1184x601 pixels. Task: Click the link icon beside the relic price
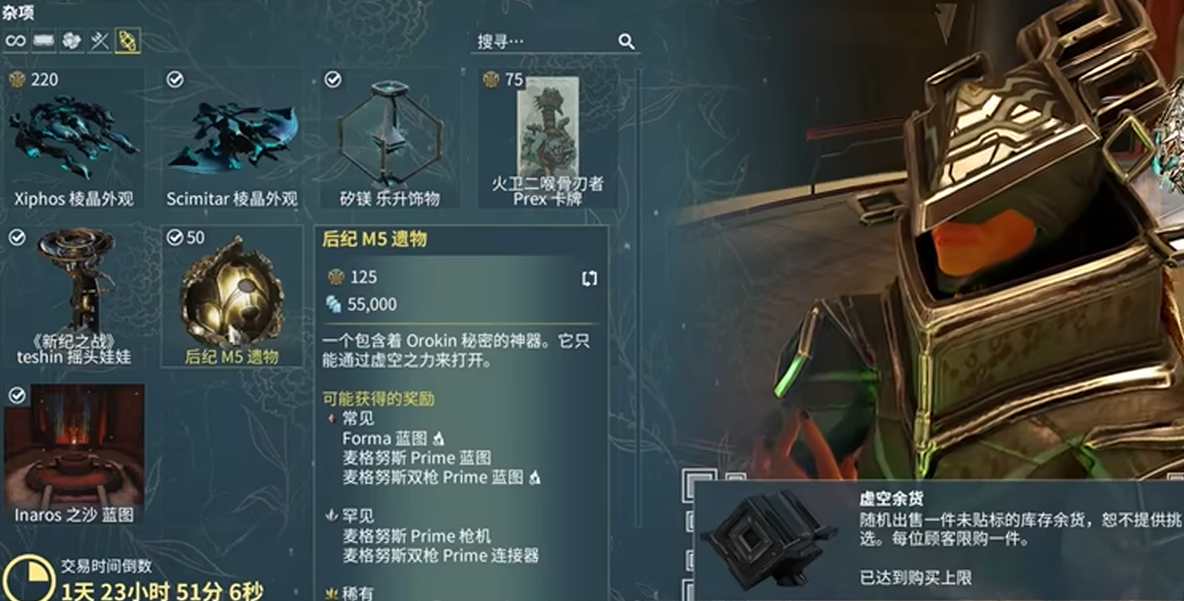coord(589,278)
